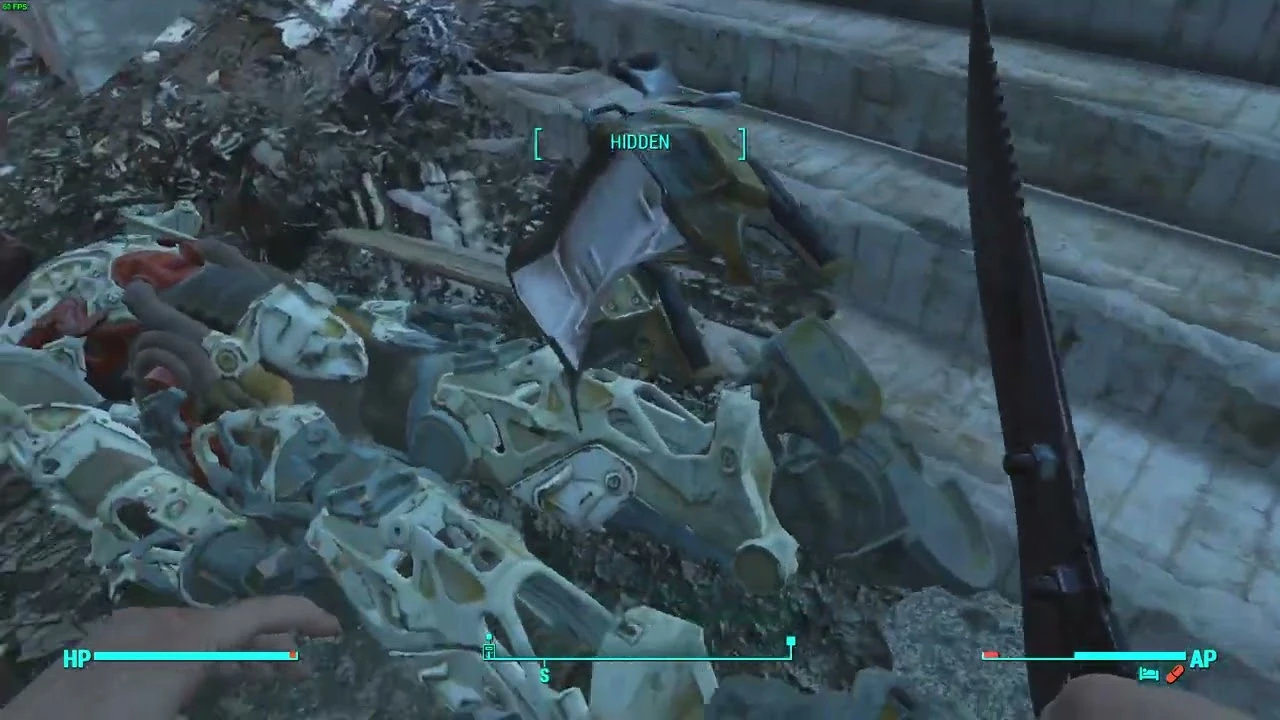Image resolution: width=1280 pixels, height=720 pixels.
Task: Click the right bracket of the stealth indicator
Action: [x=742, y=143]
